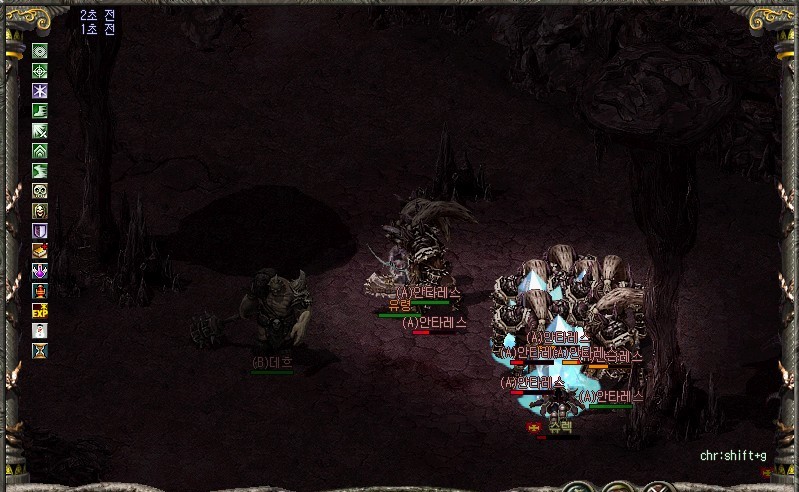Click the purple potion flask icon

[x=40, y=271]
